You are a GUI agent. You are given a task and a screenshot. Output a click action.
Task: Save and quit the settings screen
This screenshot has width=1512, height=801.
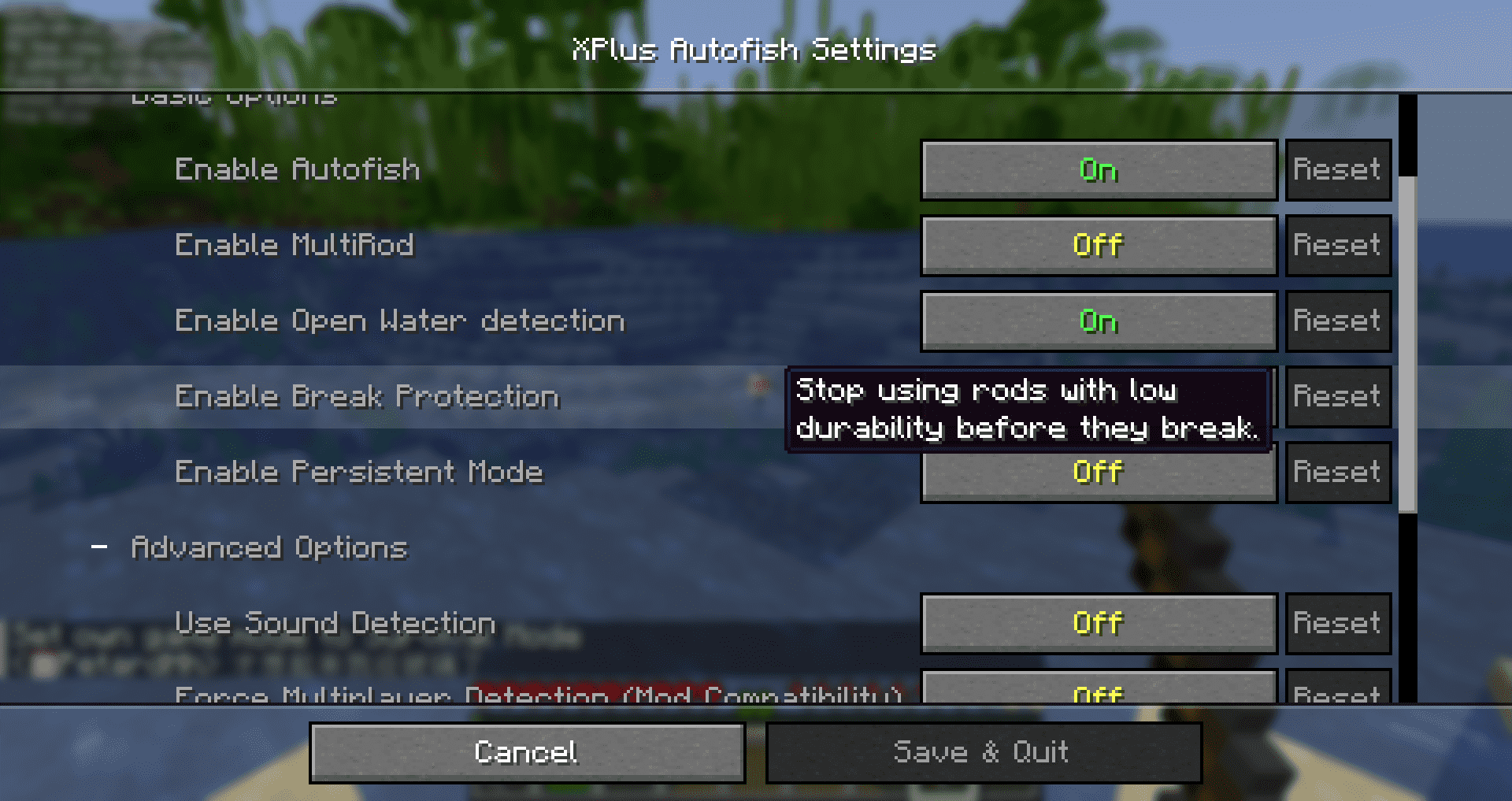click(983, 751)
